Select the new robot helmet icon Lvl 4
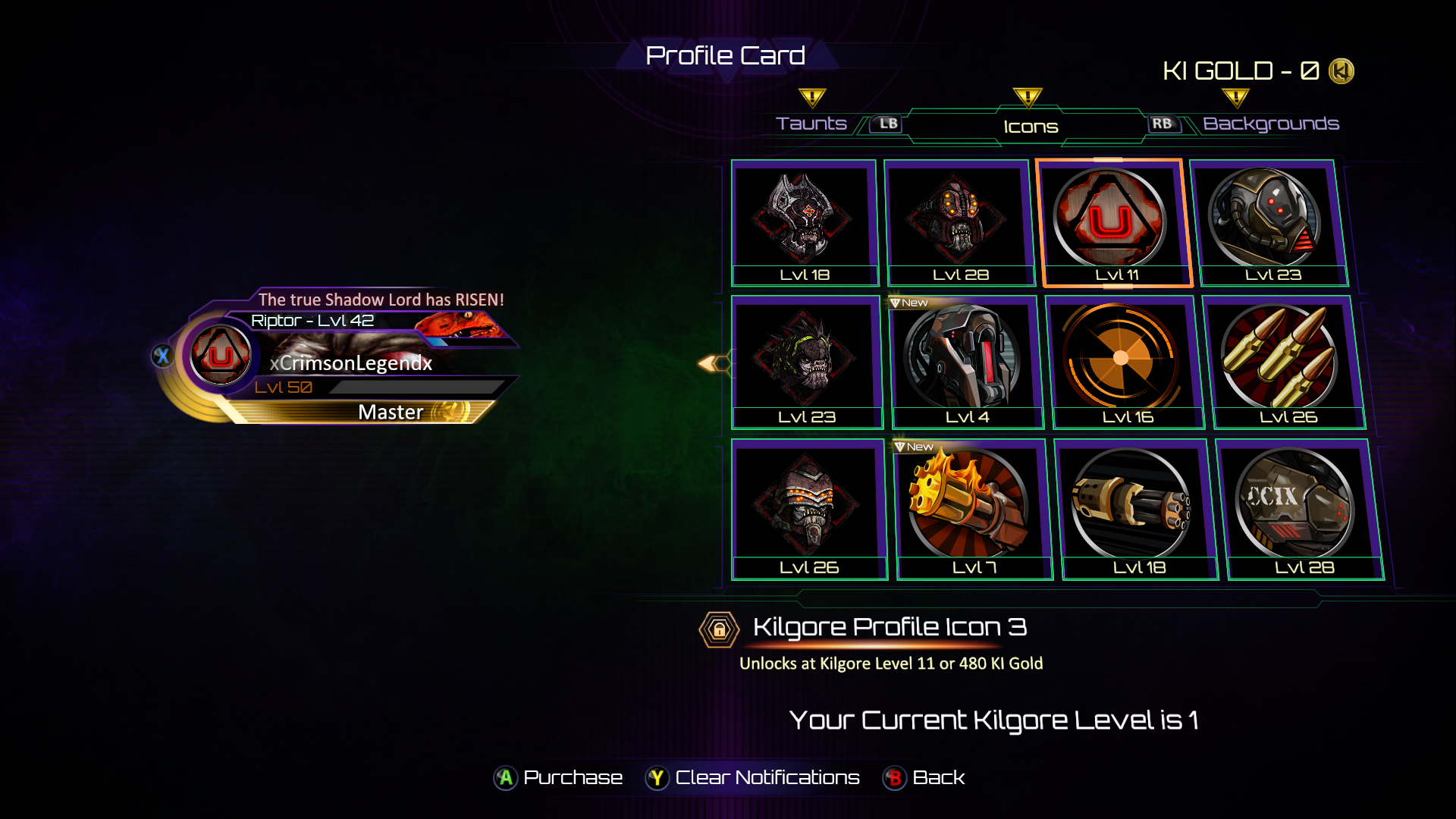This screenshot has width=1456, height=819. point(963,362)
